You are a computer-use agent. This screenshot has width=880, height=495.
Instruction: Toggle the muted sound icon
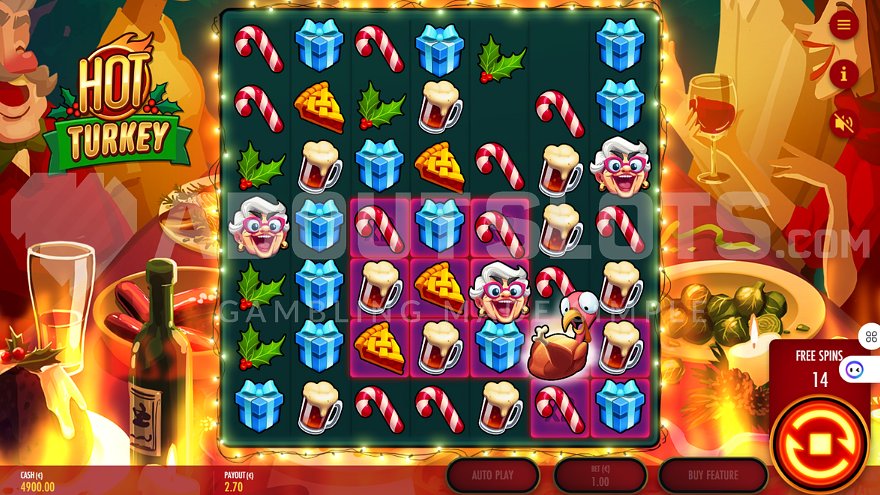point(844,123)
